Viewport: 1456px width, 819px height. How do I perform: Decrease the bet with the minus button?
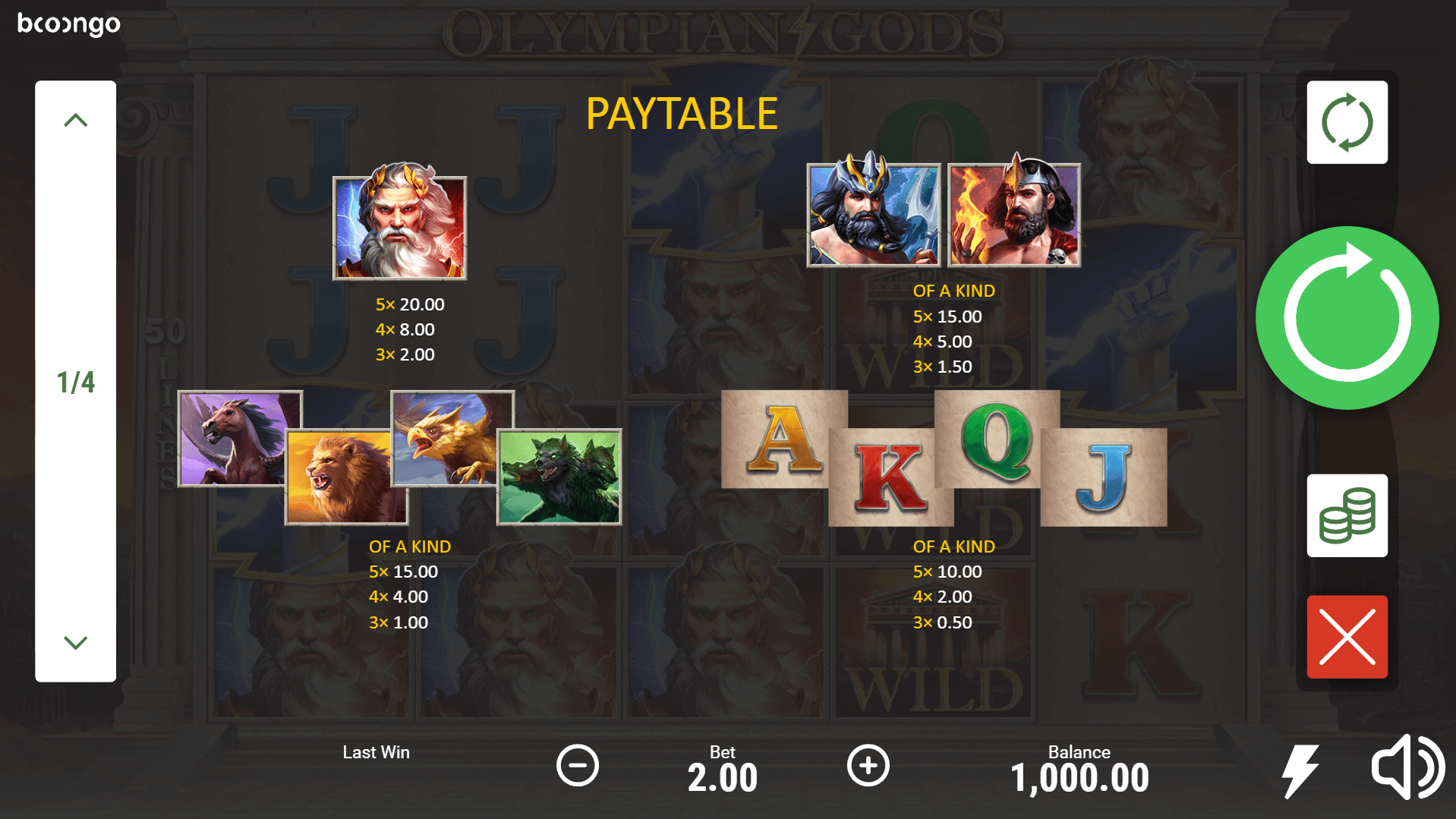(577, 765)
